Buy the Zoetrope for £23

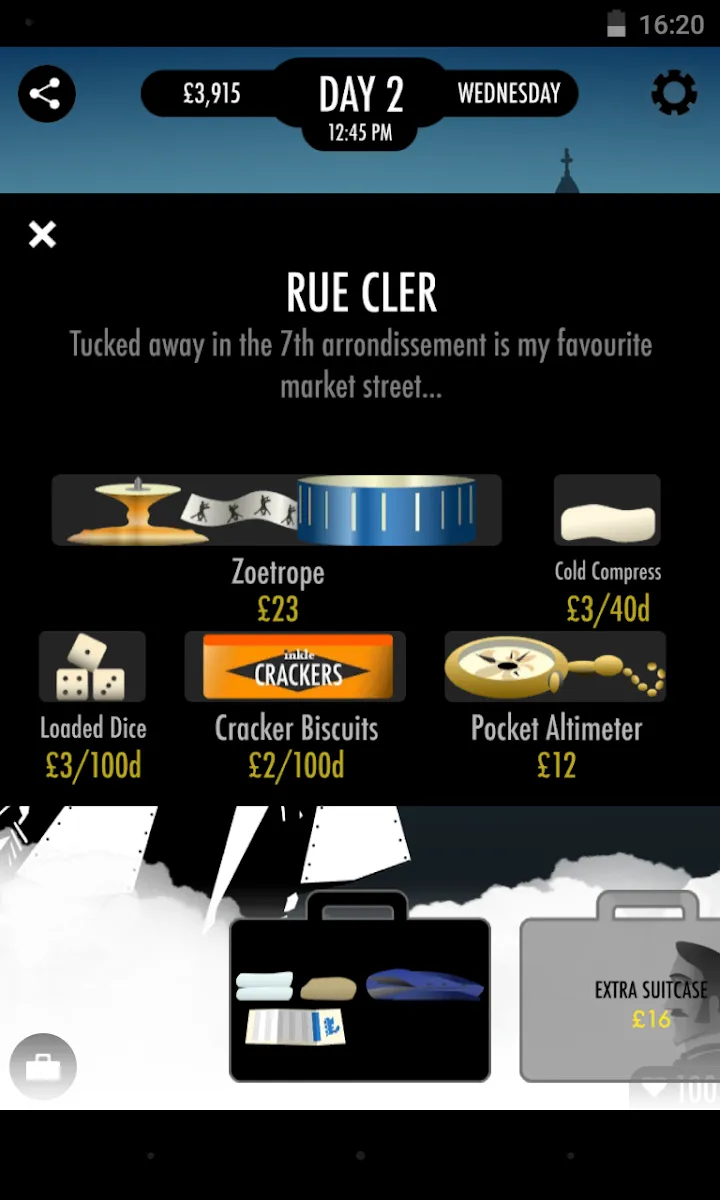pyautogui.click(x=277, y=511)
